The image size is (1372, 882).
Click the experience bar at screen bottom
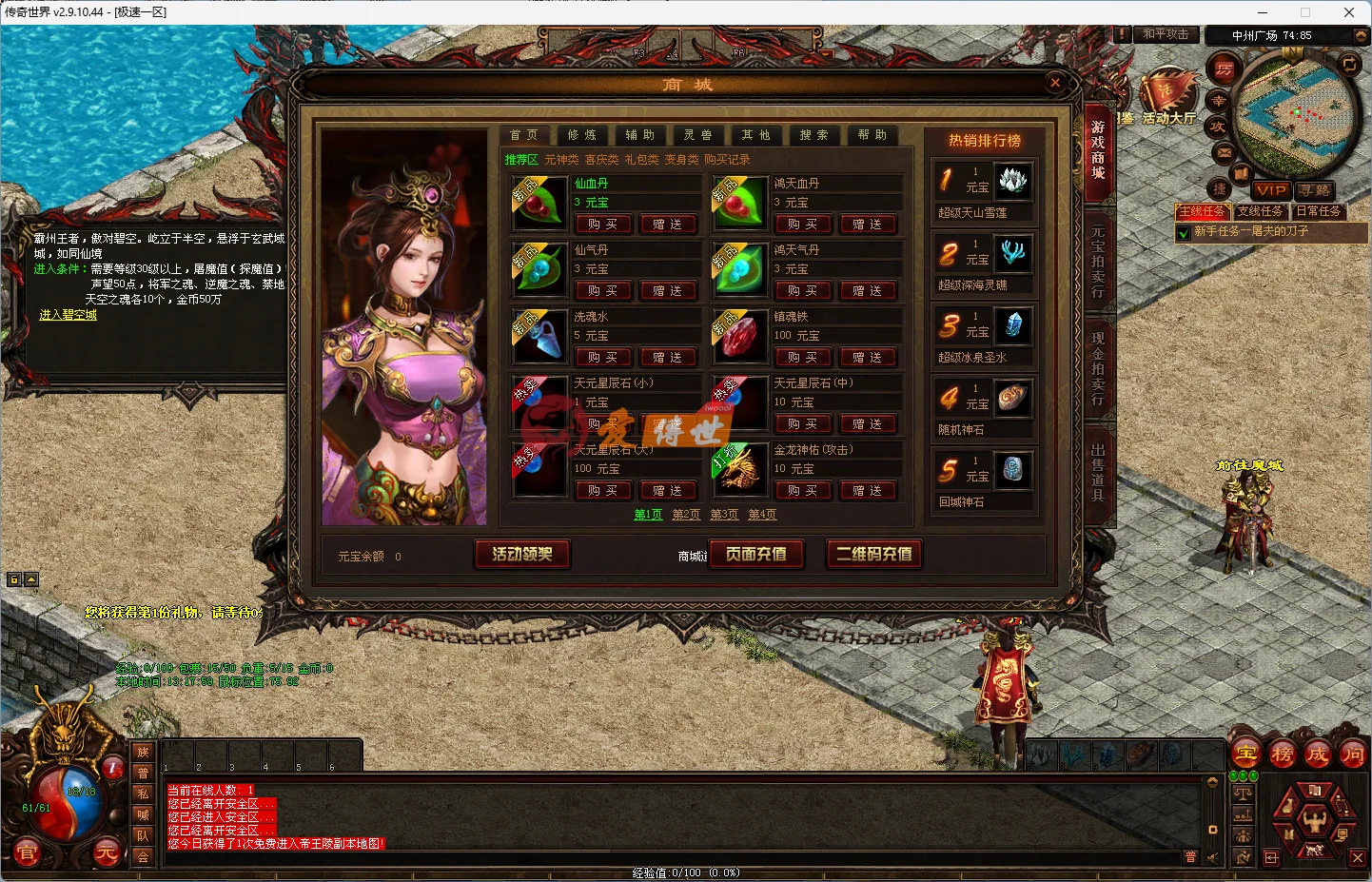click(x=686, y=871)
